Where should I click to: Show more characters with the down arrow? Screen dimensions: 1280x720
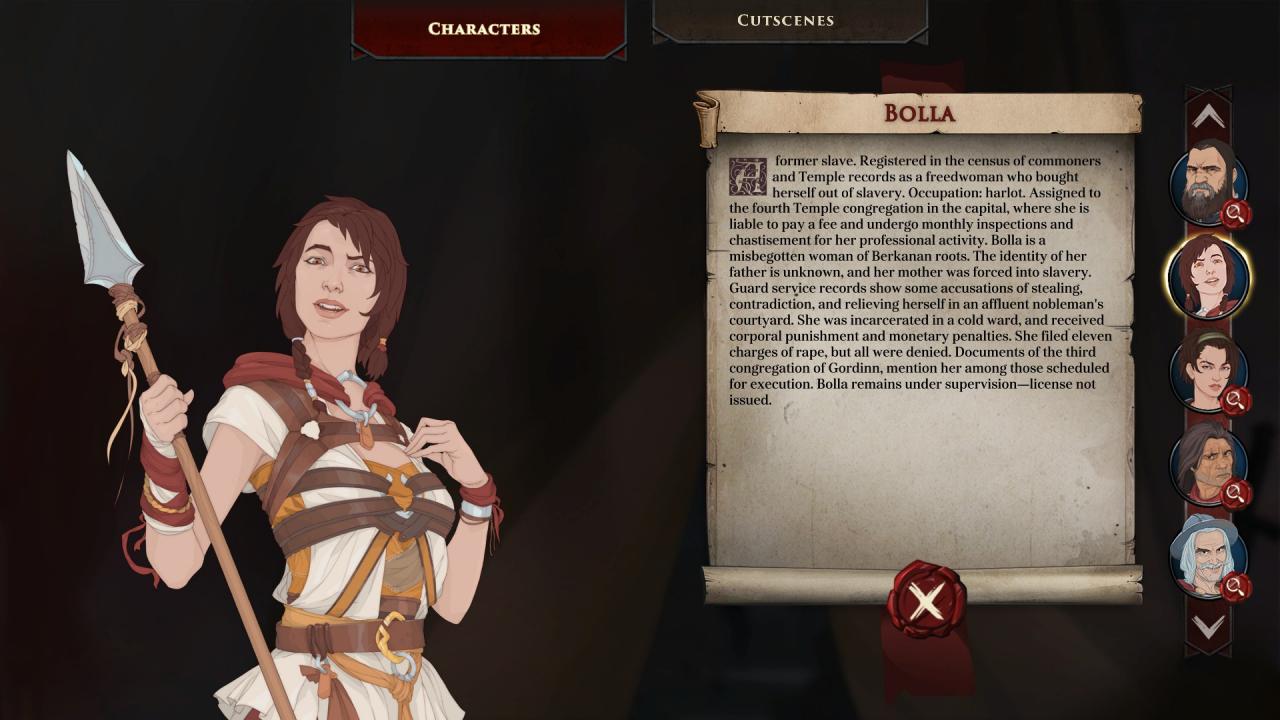(x=1208, y=627)
